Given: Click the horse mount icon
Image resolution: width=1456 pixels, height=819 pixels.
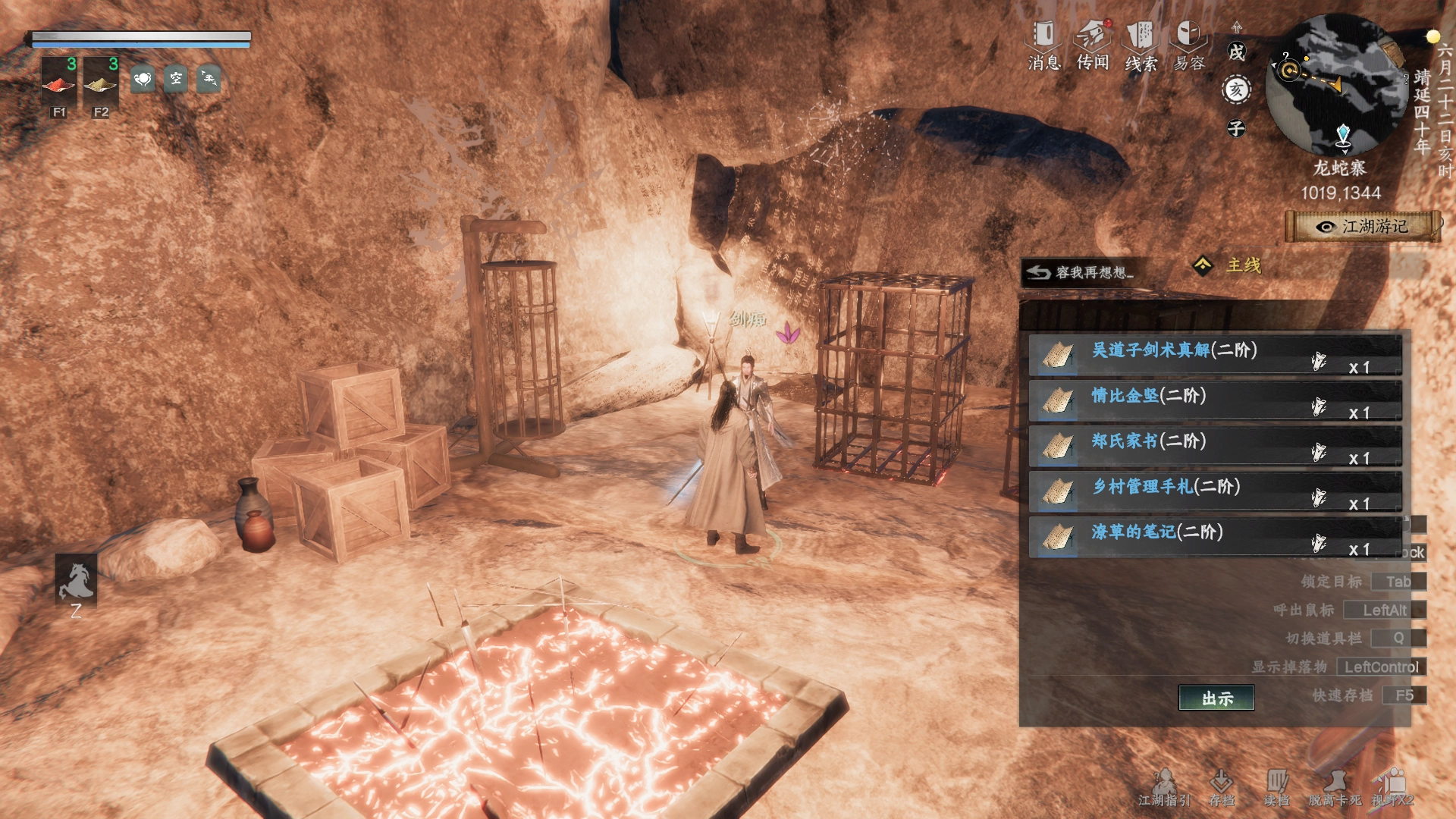Looking at the screenshot, I should [x=76, y=581].
